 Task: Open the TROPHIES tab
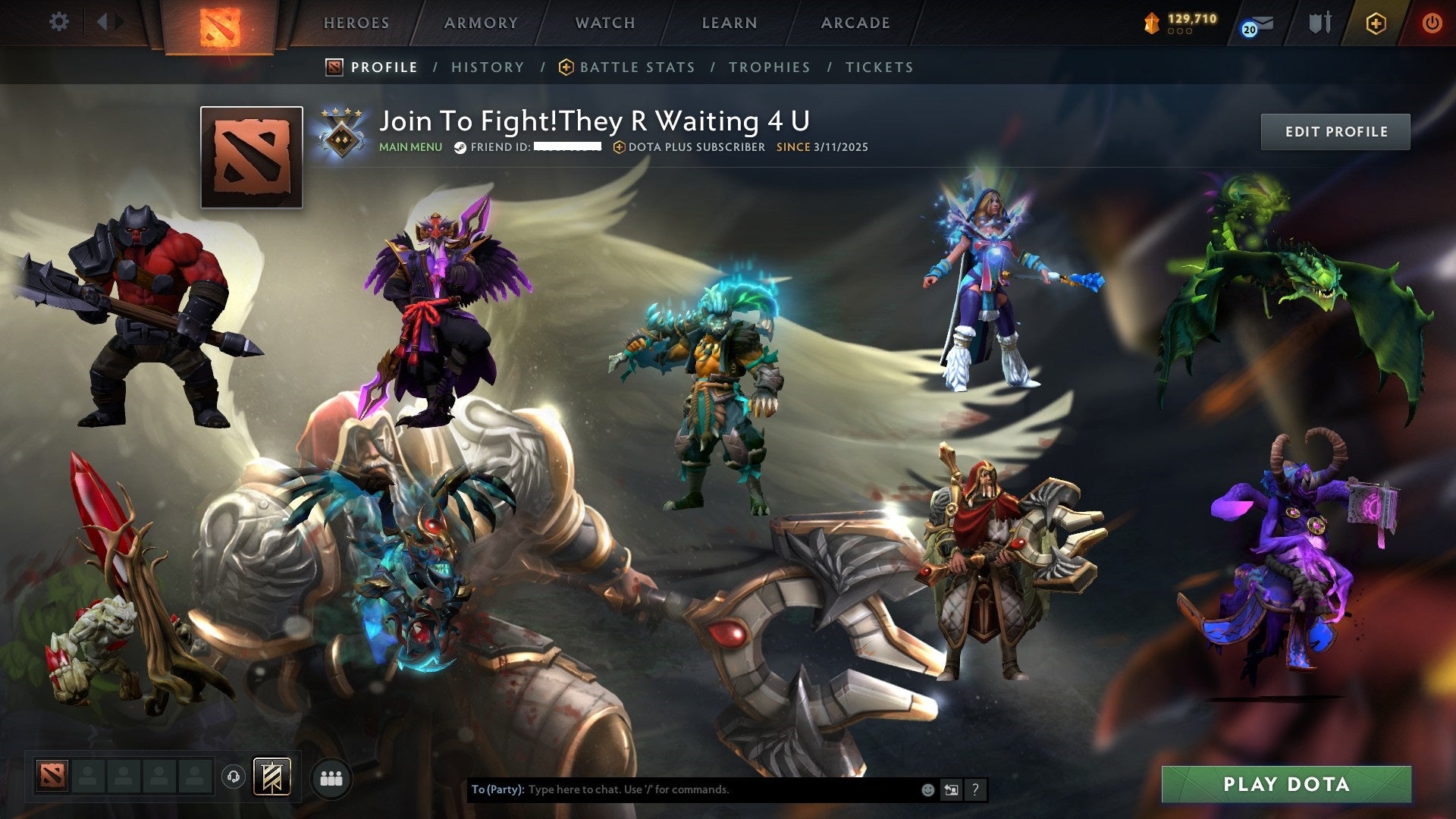pos(770,67)
